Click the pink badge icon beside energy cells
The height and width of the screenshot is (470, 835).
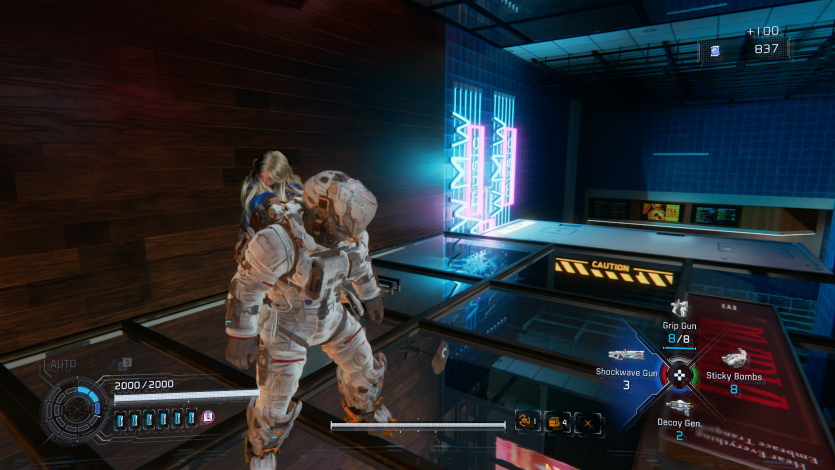click(209, 417)
